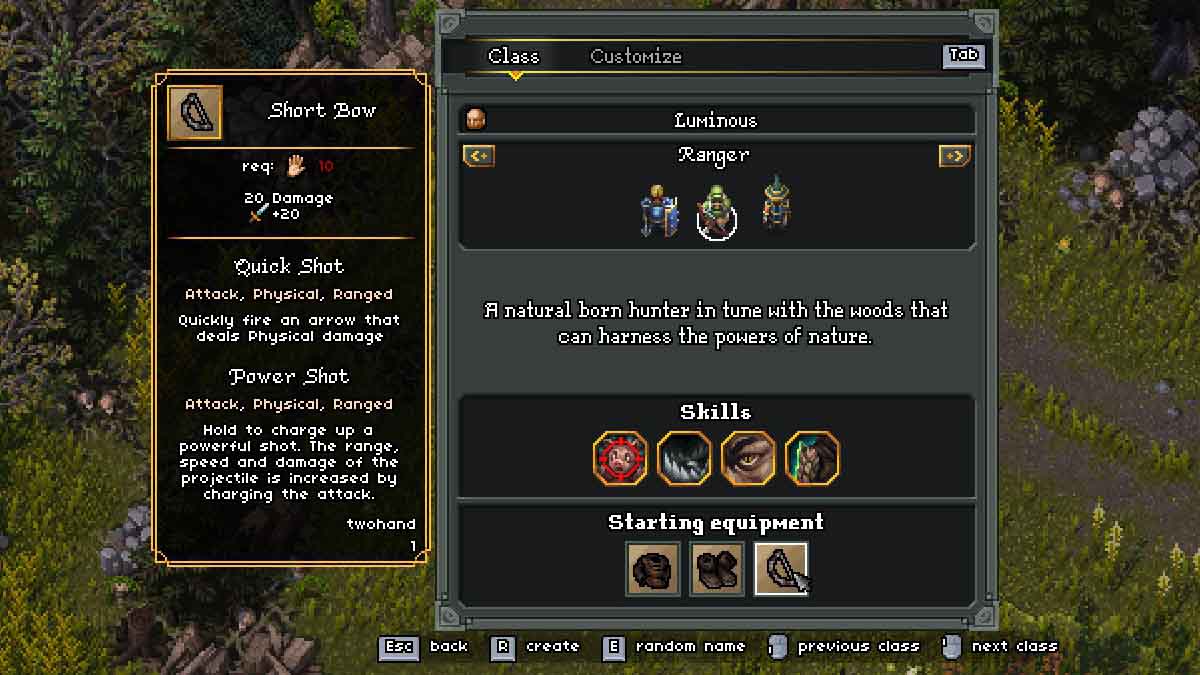The height and width of the screenshot is (675, 1200).
Task: Select the green-hooded Ranger class sprite
Action: click(716, 212)
